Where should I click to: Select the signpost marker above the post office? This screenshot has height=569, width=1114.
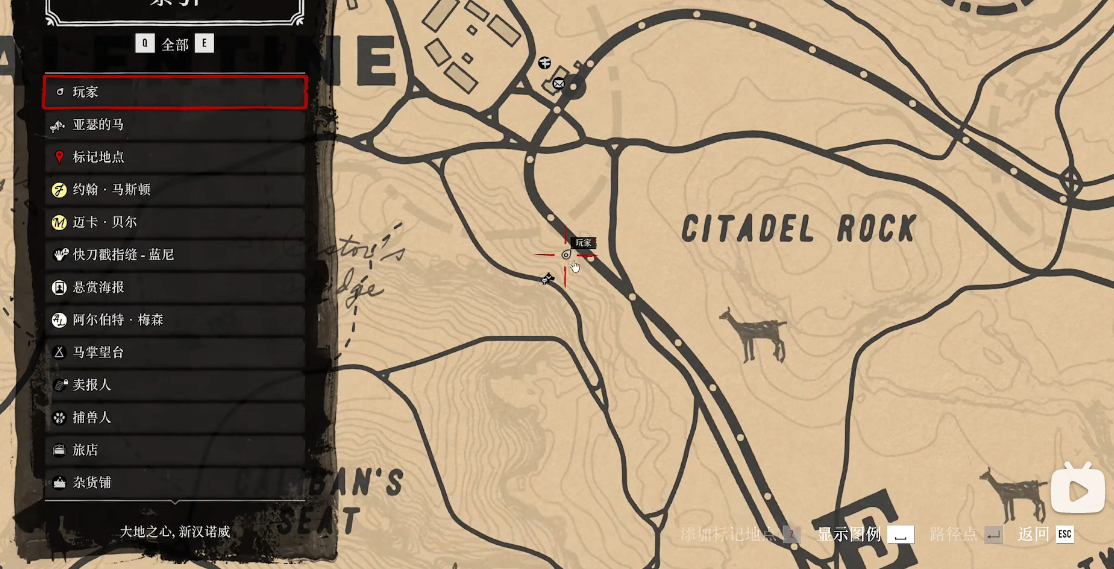coord(544,63)
